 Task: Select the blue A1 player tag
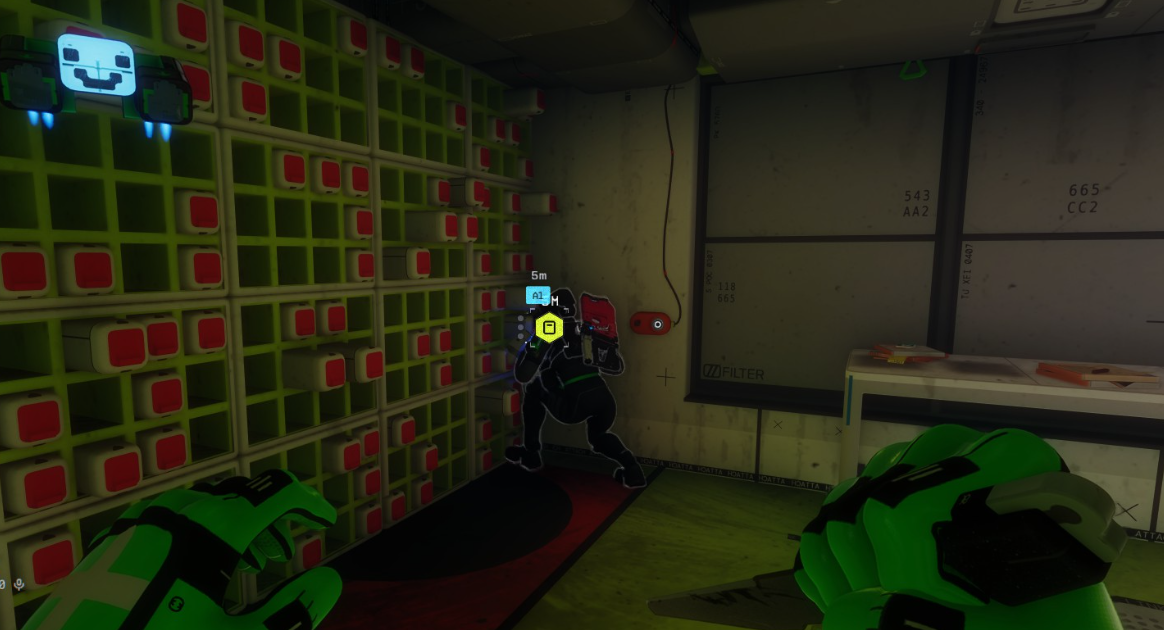tap(537, 295)
